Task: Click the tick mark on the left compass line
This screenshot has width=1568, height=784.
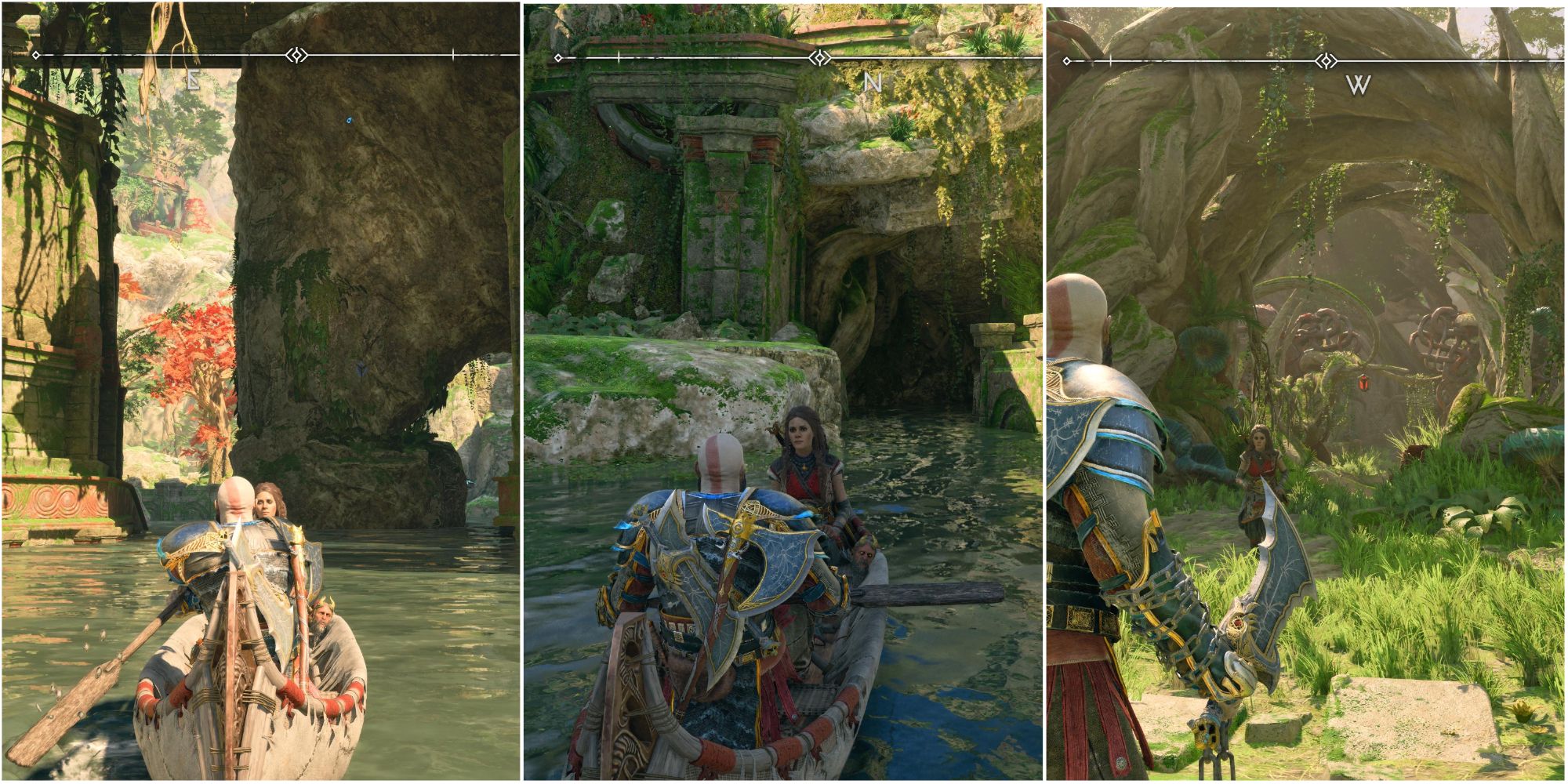Action: pos(454,54)
